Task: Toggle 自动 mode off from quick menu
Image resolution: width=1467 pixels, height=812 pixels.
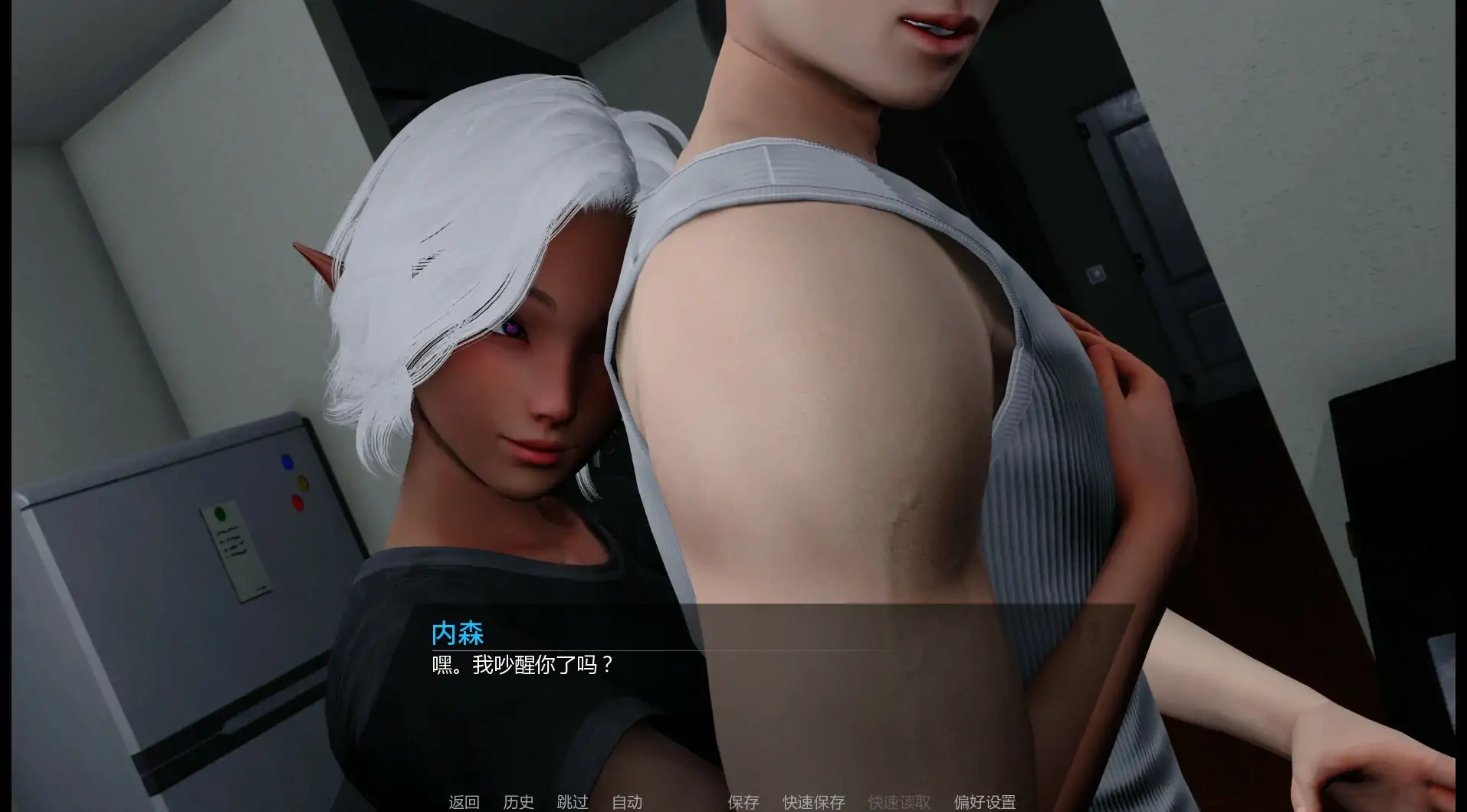Action: (x=627, y=803)
